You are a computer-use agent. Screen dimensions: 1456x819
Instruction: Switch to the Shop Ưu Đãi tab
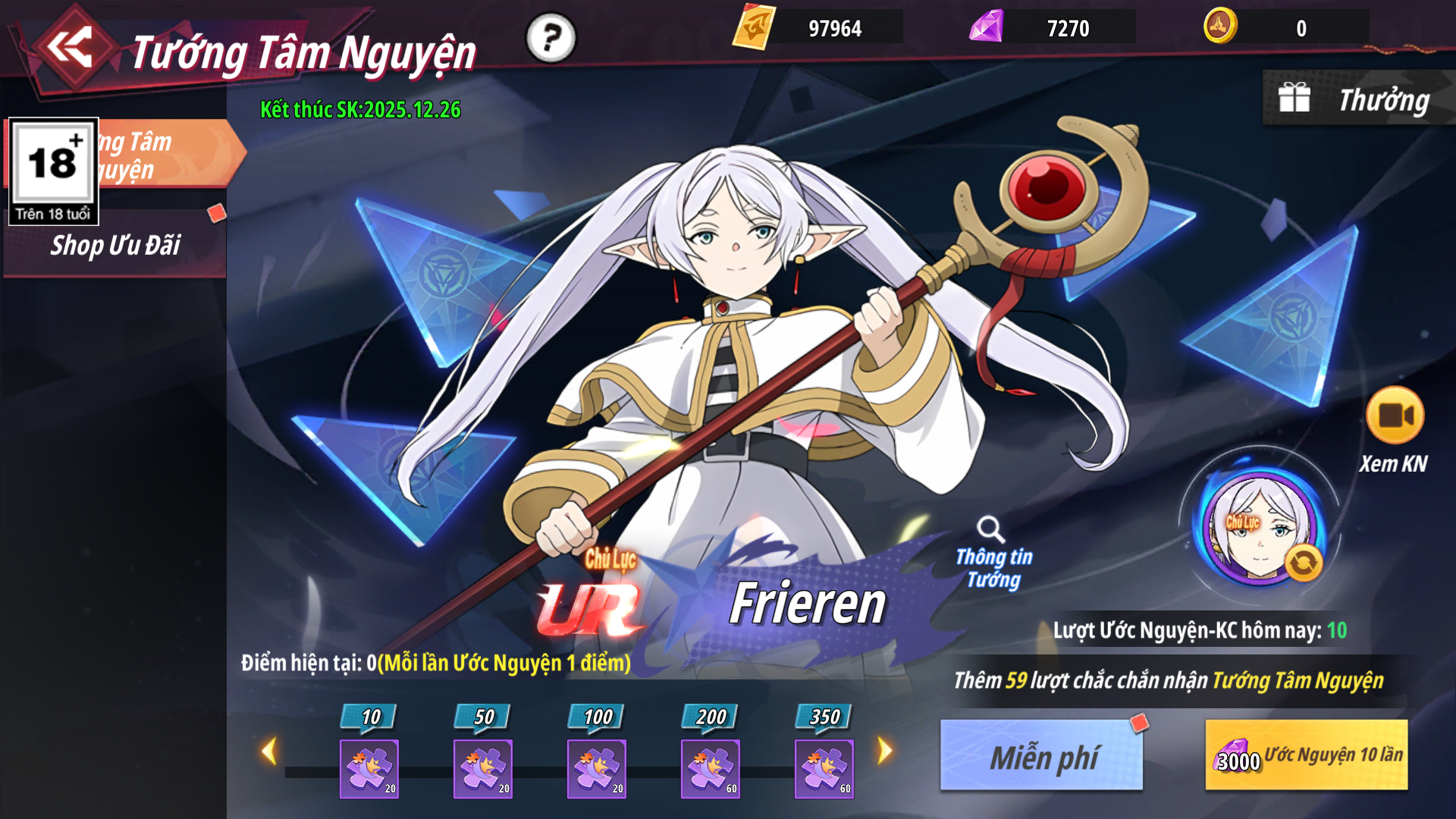(115, 246)
